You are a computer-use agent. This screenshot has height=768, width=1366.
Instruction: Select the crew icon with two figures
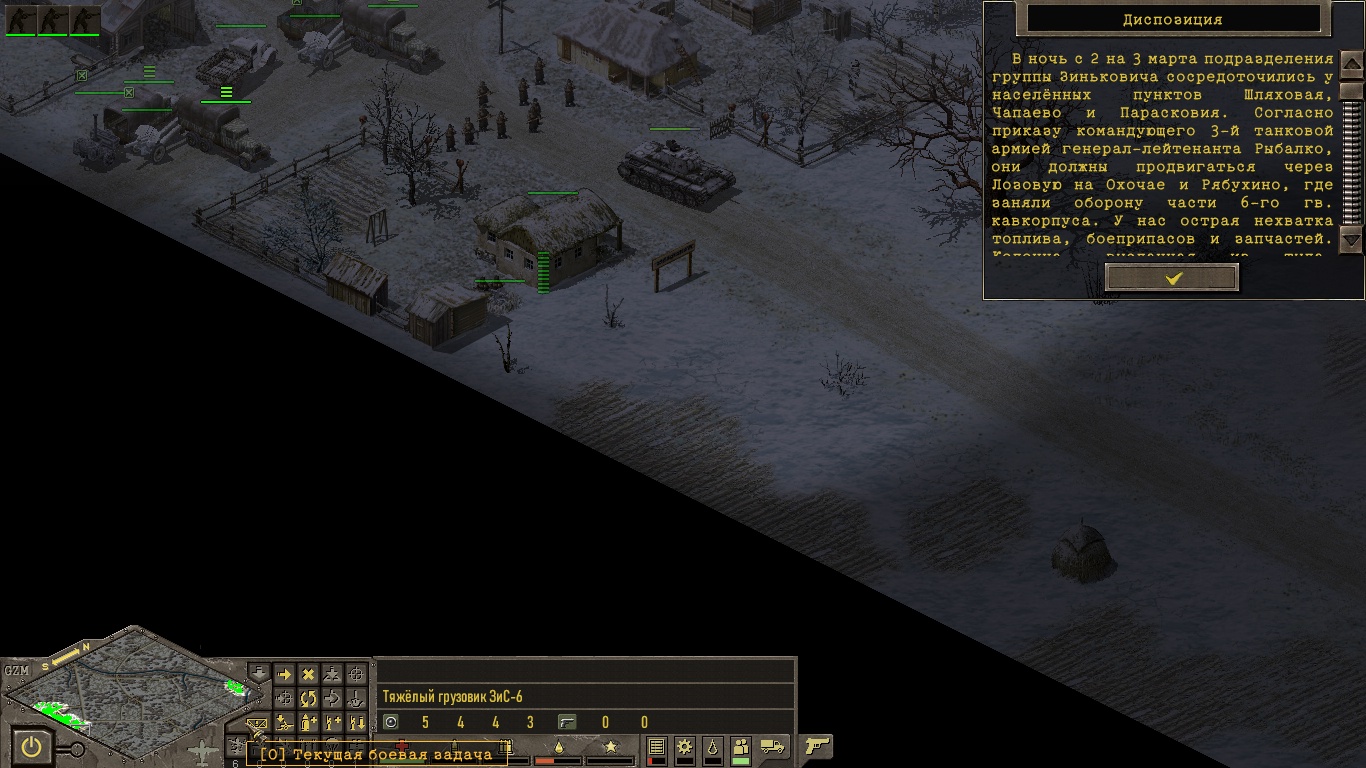tap(741, 747)
